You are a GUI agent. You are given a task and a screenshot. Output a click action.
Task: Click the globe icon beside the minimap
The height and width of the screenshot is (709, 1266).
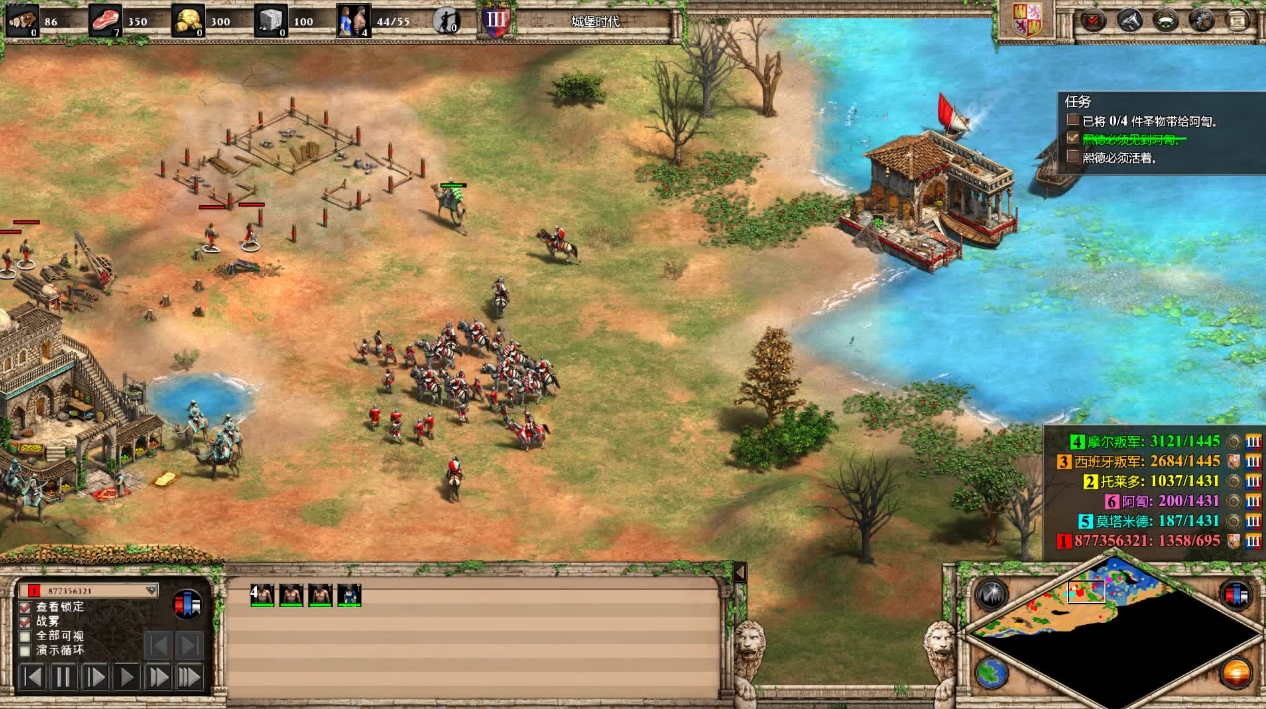click(990, 672)
